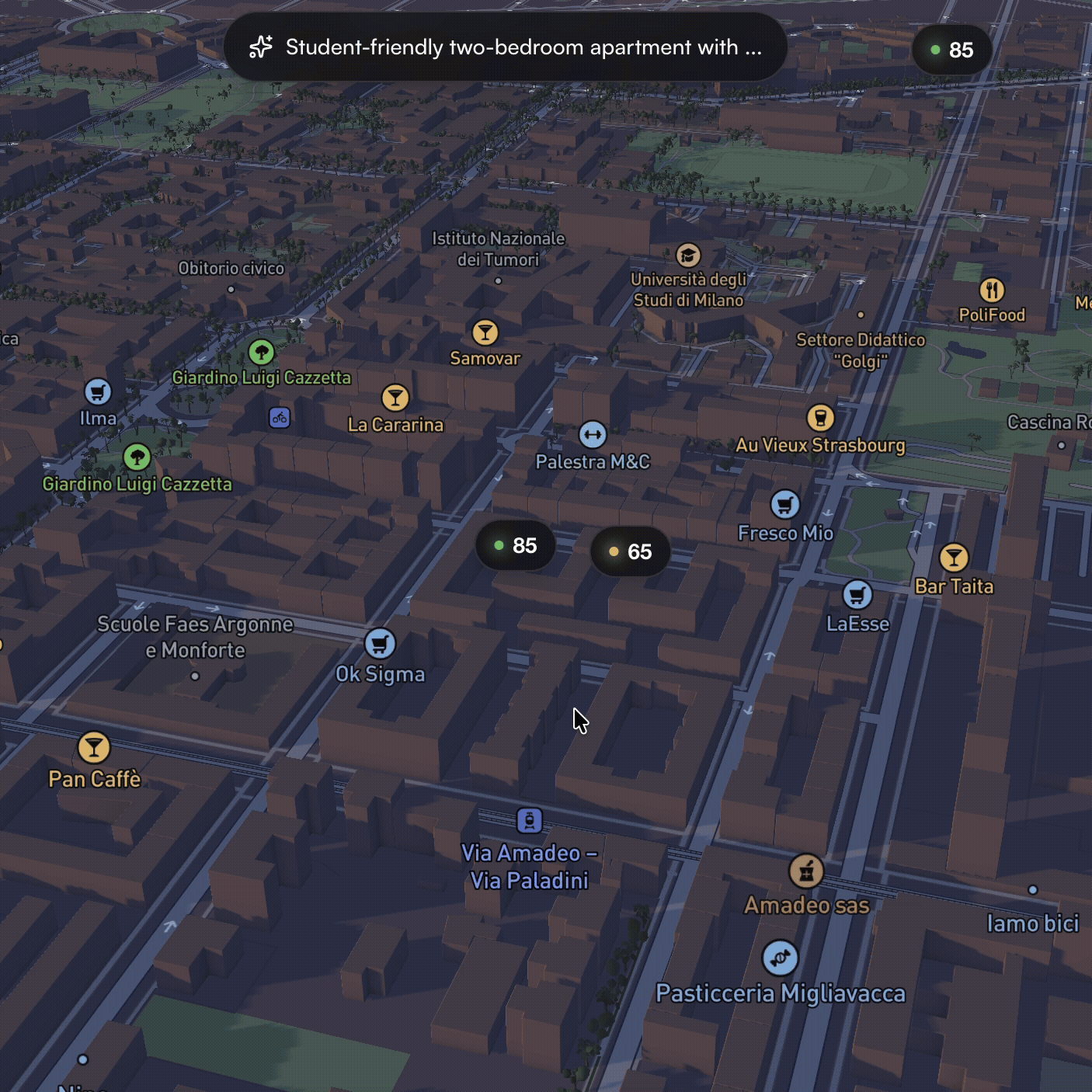Viewport: 1092px width, 1092px height.
Task: Select the Ok Sigma store icon
Action: point(380,643)
